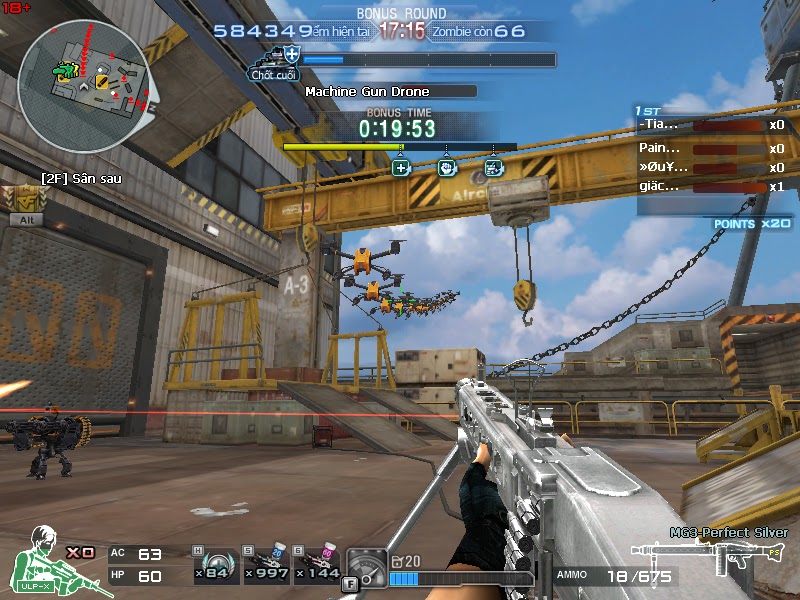Viewport: 800px width, 600px height.
Task: Click the third bonus reward icon
Action: (x=492, y=167)
